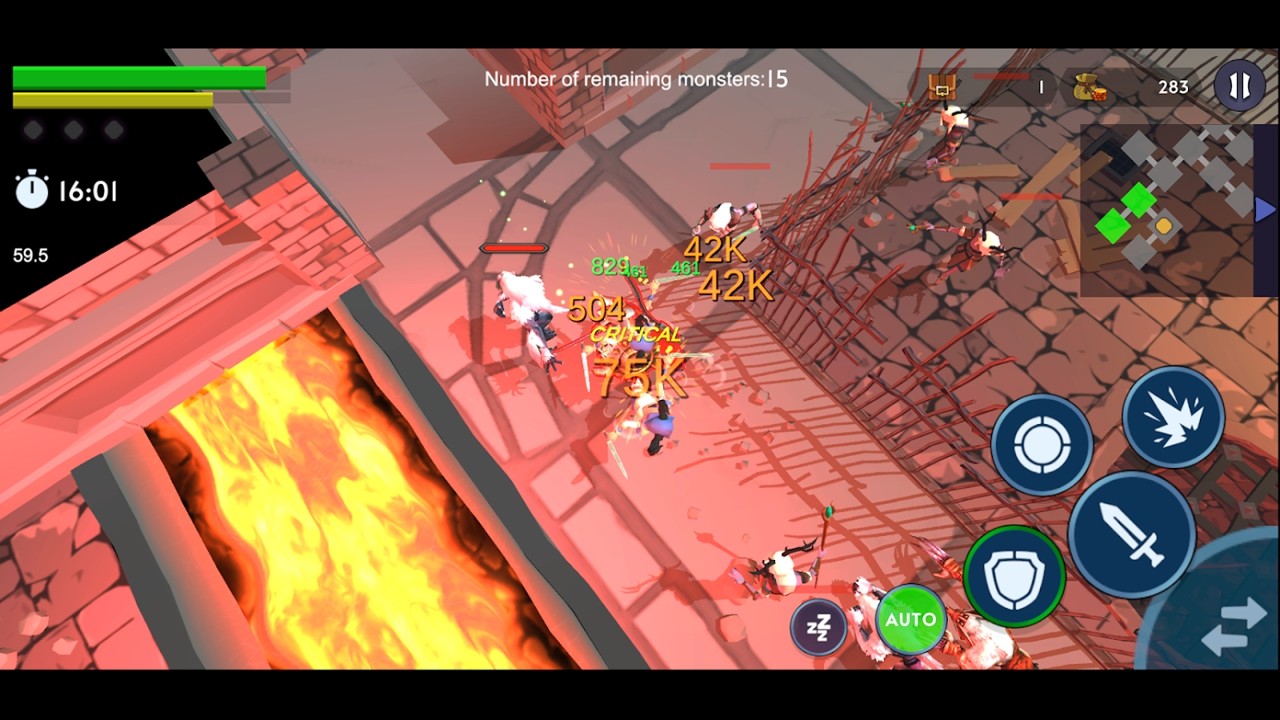Expand the minimap side arrow
1280x720 pixels.
(x=1265, y=209)
